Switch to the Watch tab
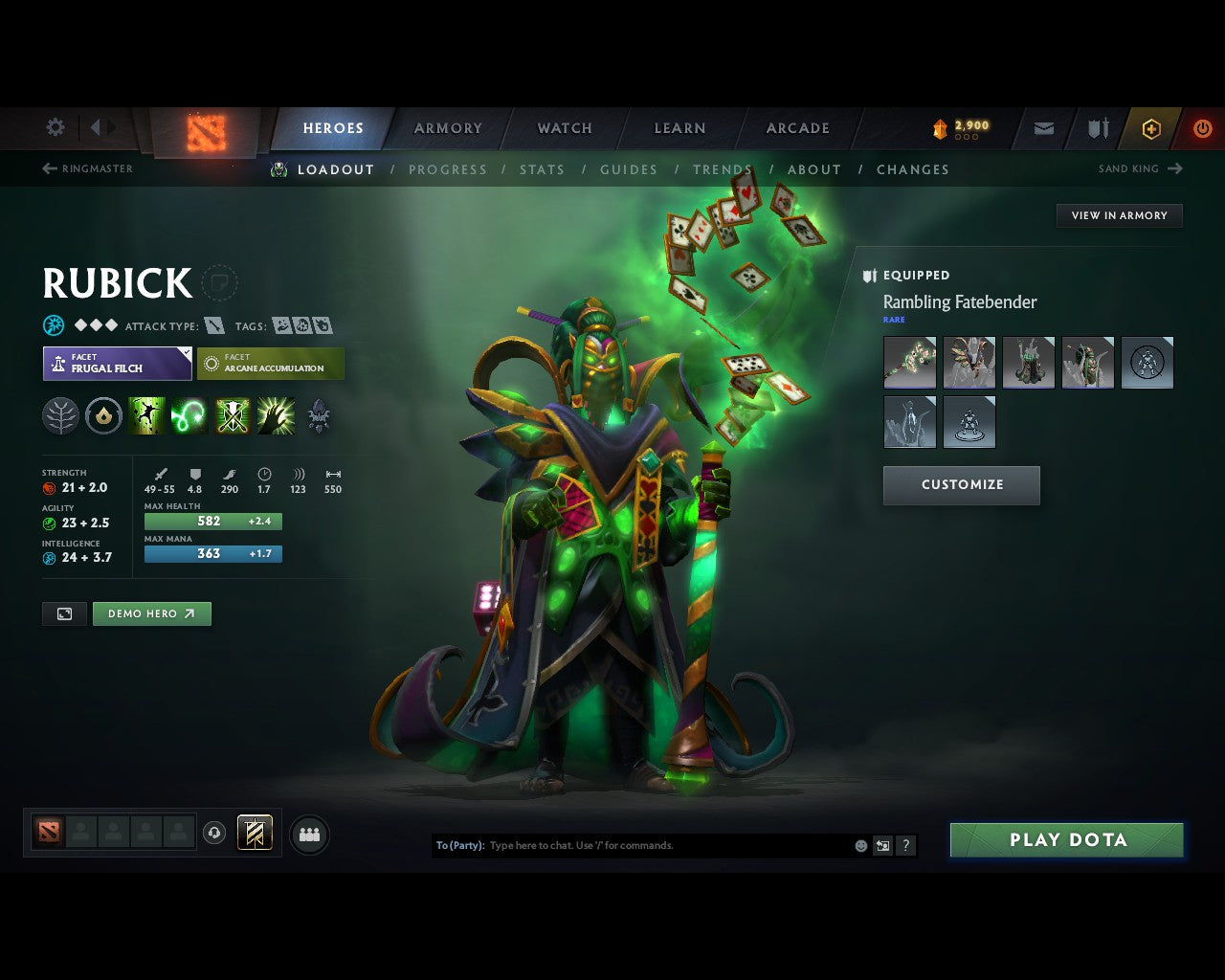The image size is (1225, 980). [x=565, y=128]
